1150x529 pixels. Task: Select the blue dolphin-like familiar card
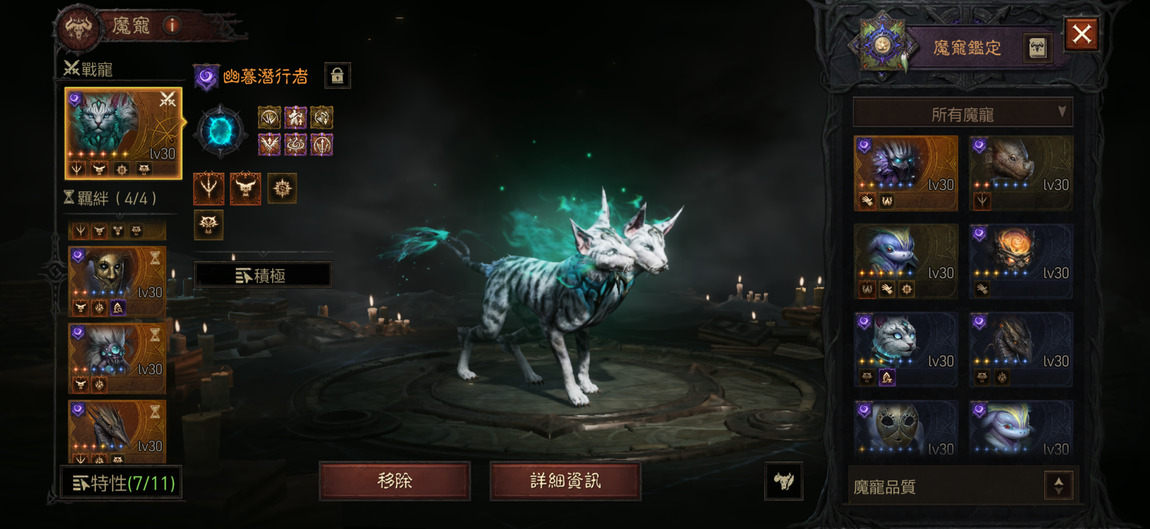pyautogui.click(x=906, y=261)
